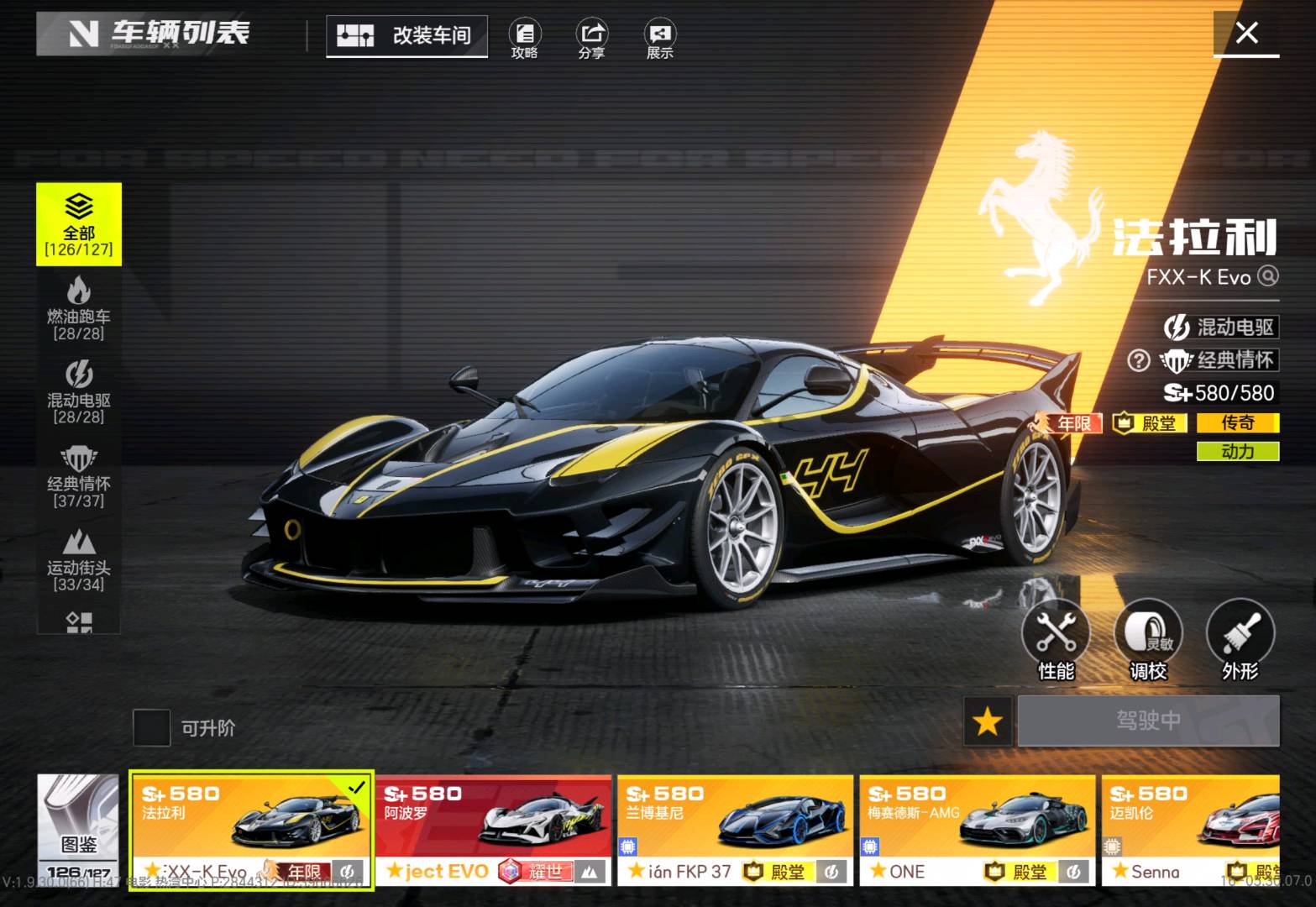Viewport: 1316px width, 907px height.
Task: Select the 全部 all vehicles tab
Action: point(79,224)
